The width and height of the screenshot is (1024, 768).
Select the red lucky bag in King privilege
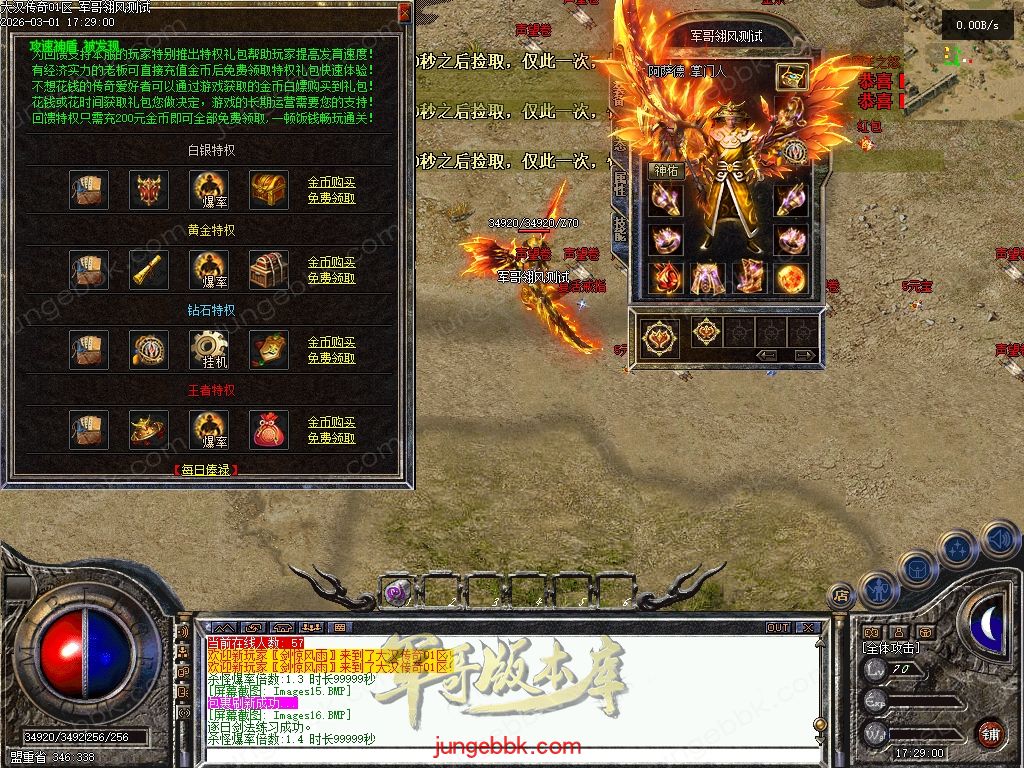pos(269,430)
